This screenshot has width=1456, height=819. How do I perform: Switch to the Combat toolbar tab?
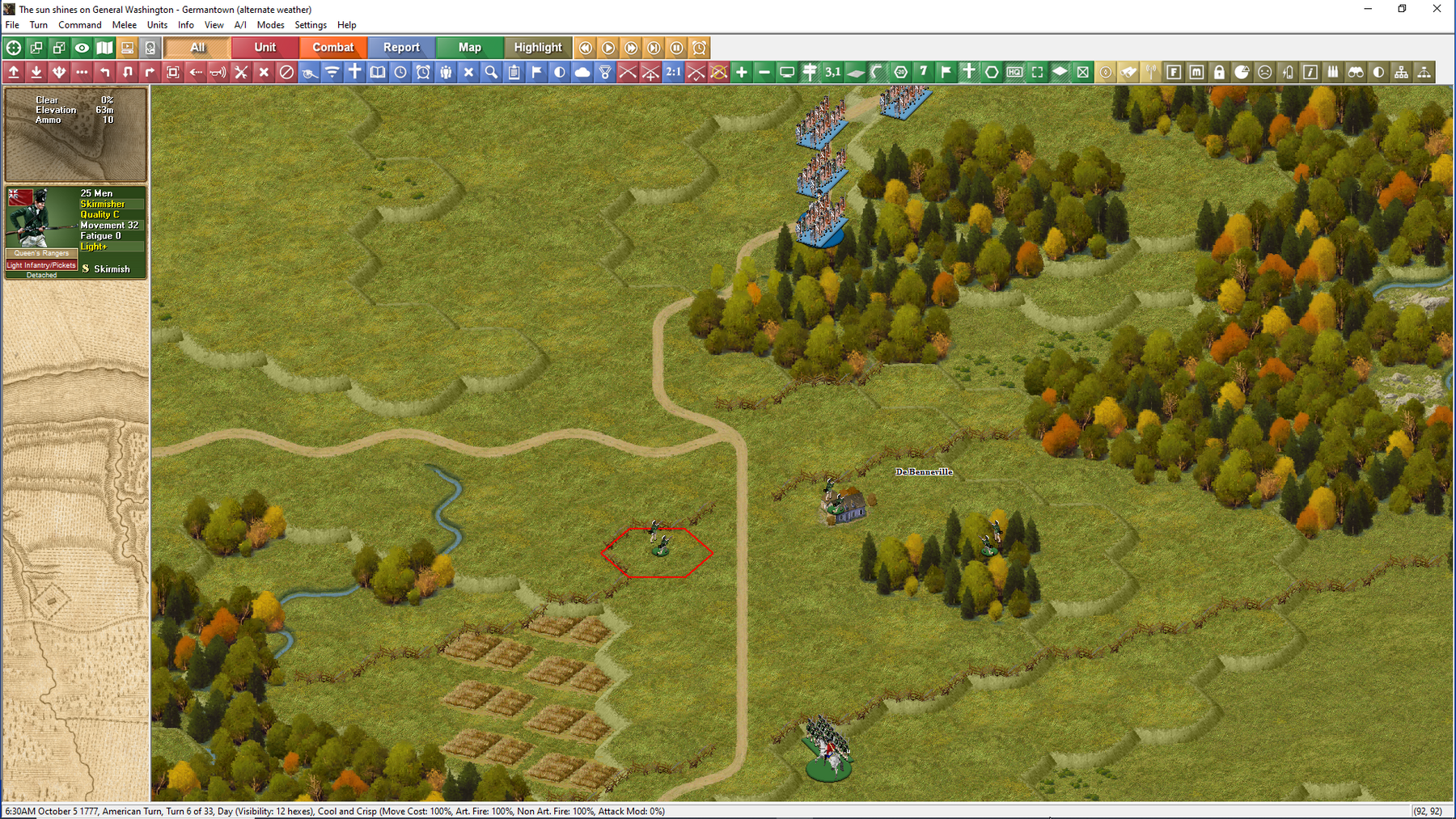coord(333,48)
